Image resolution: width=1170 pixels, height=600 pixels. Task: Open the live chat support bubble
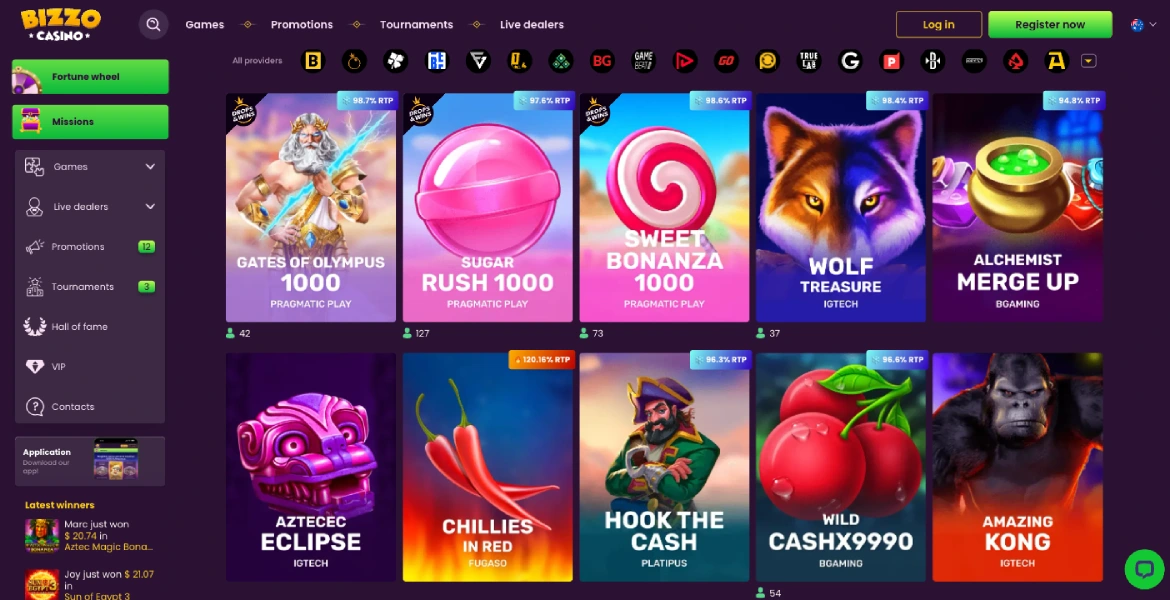(x=1142, y=568)
